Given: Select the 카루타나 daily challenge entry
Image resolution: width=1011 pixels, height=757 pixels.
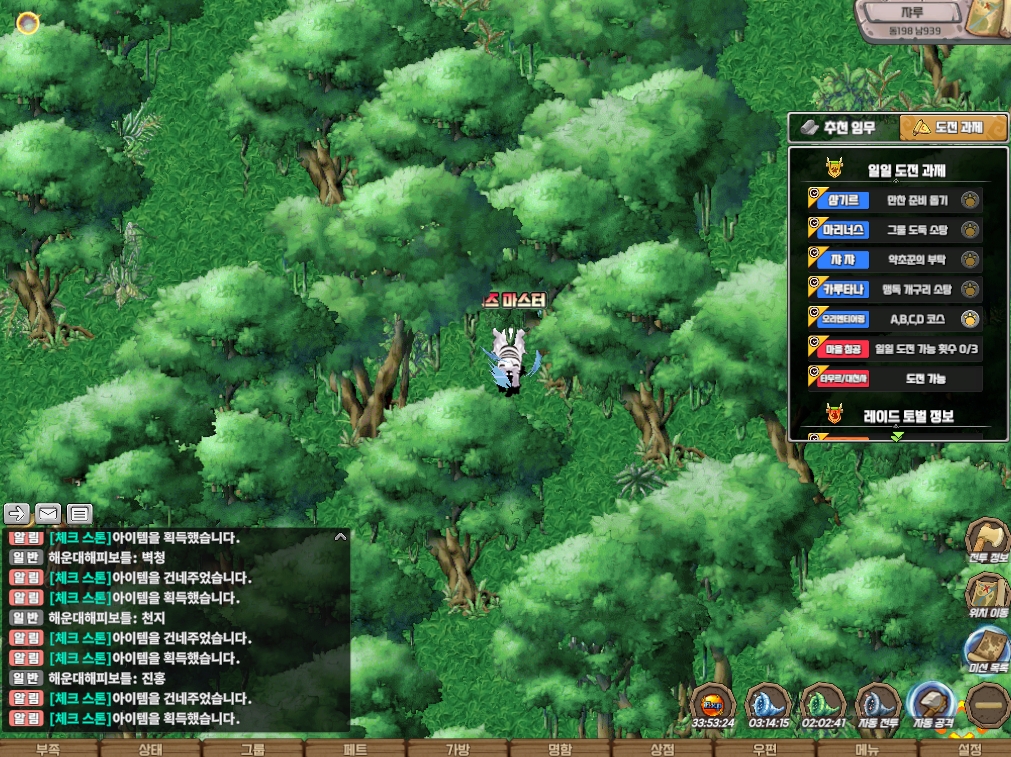Looking at the screenshot, I should pos(895,290).
